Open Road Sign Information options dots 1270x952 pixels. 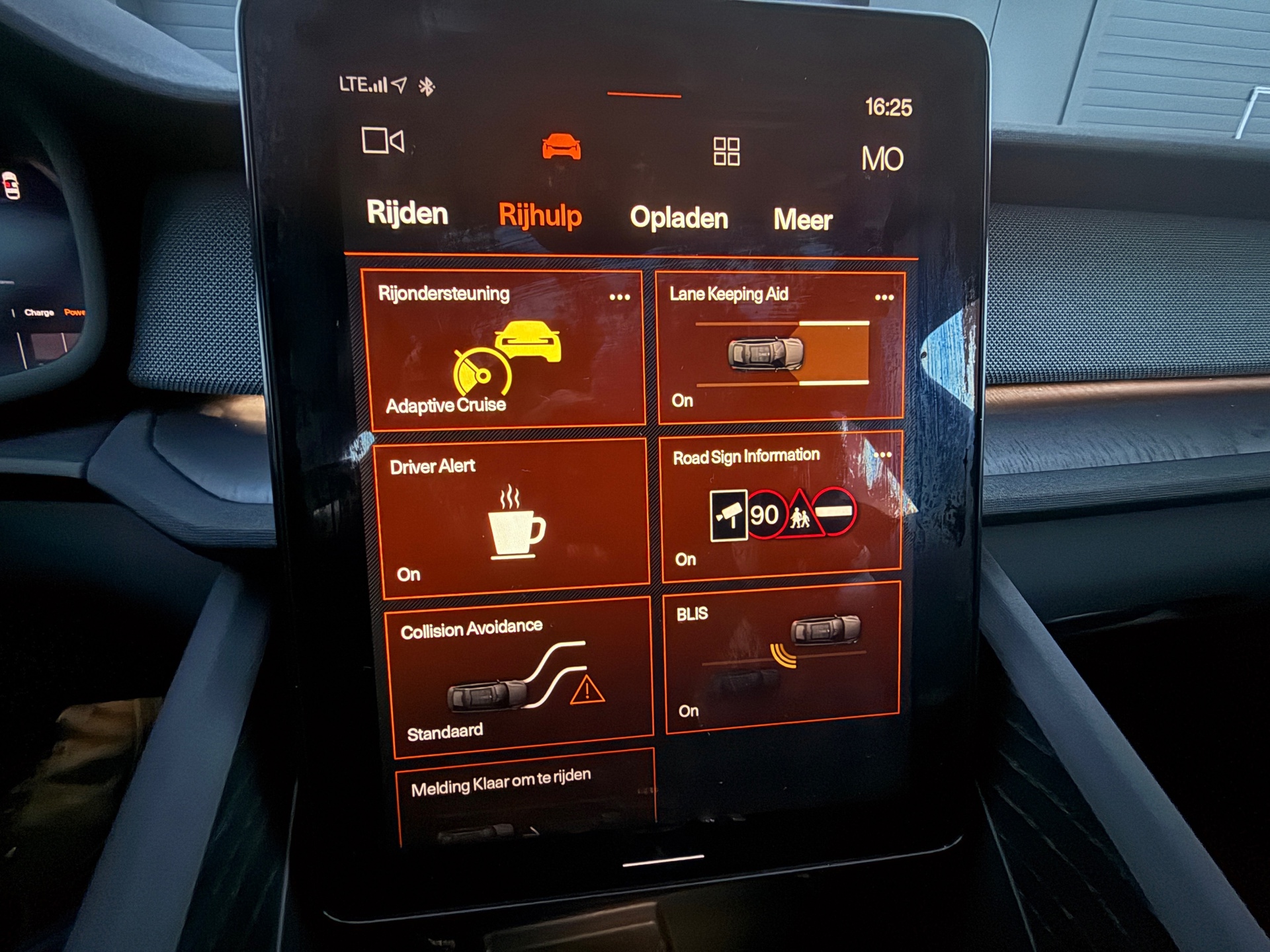tap(883, 455)
